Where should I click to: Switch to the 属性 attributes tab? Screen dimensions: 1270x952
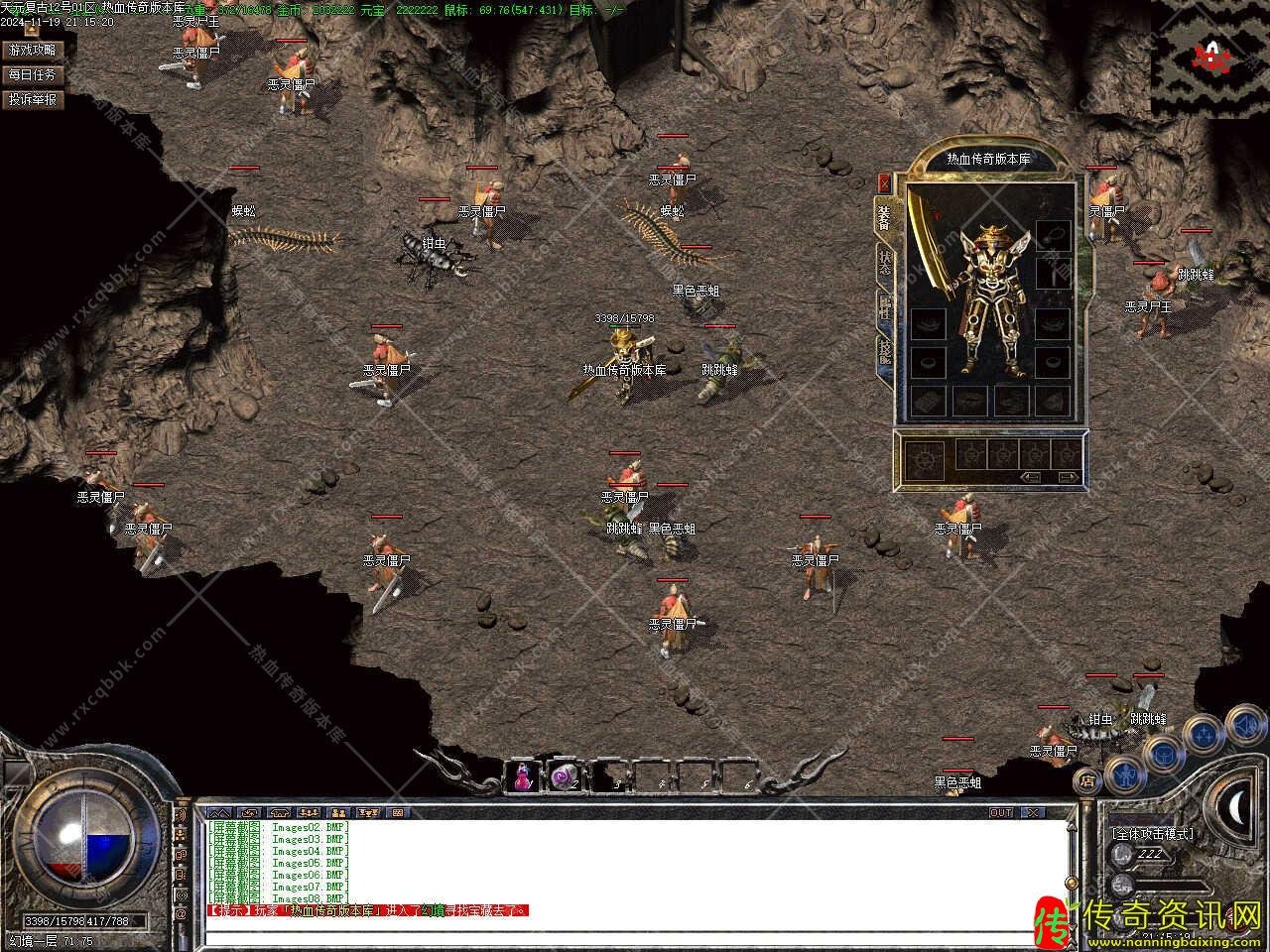coord(883,308)
